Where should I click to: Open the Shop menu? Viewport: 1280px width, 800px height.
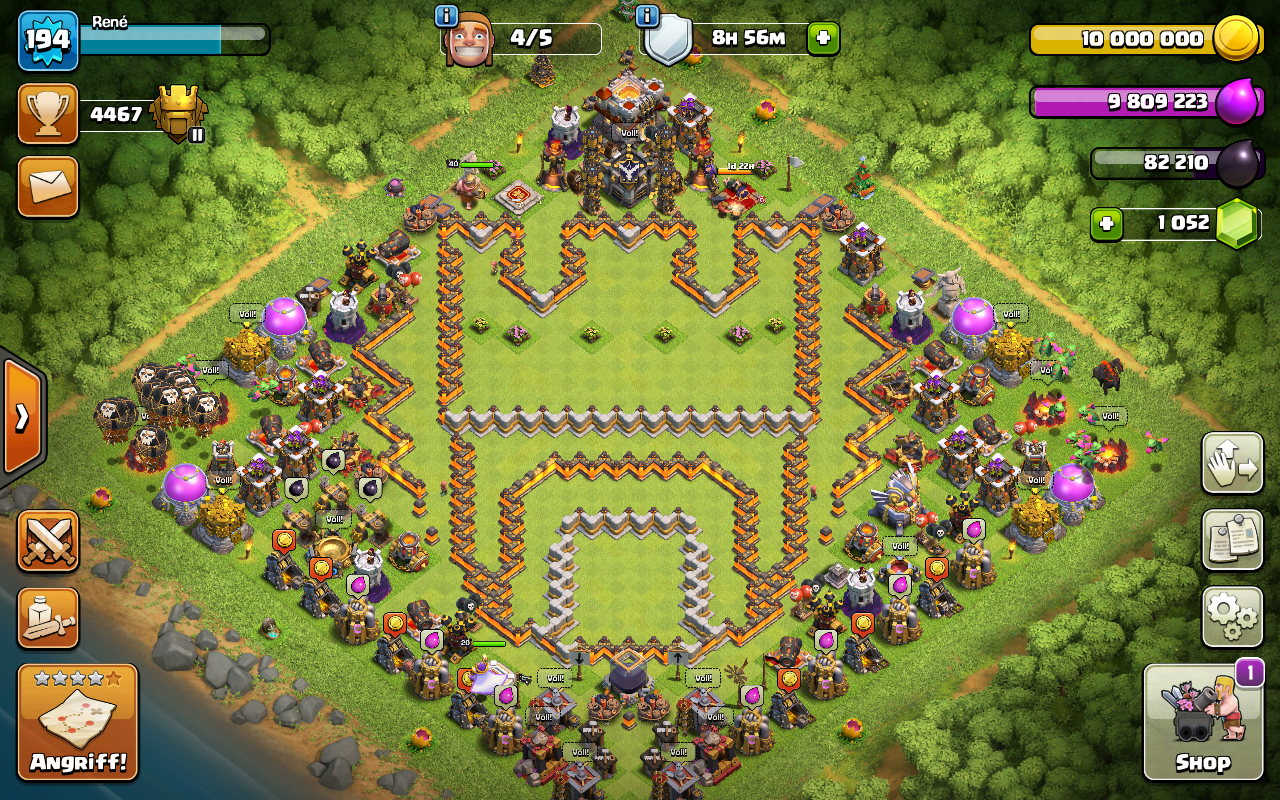tap(1202, 722)
